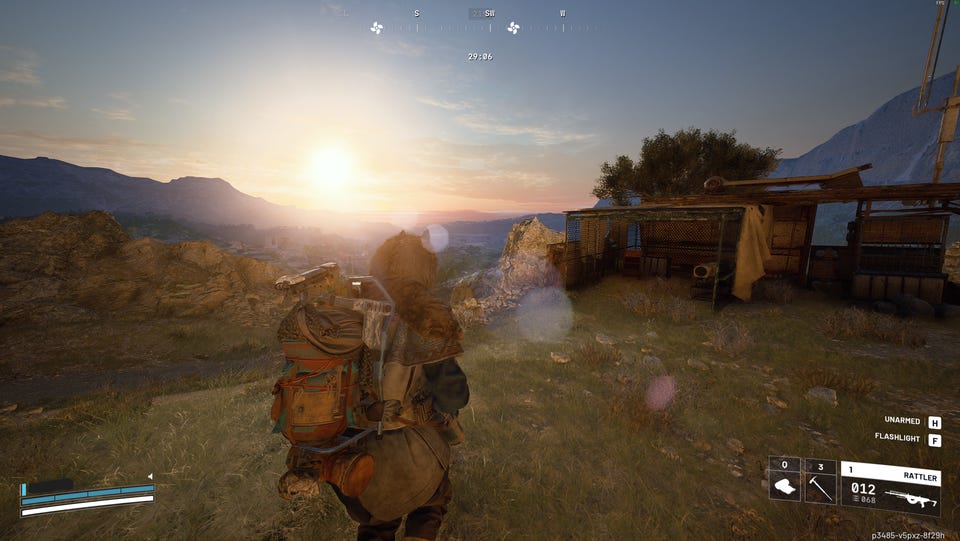960x541 pixels.
Task: Click the fan marker between SW and W
Action: coord(513,28)
